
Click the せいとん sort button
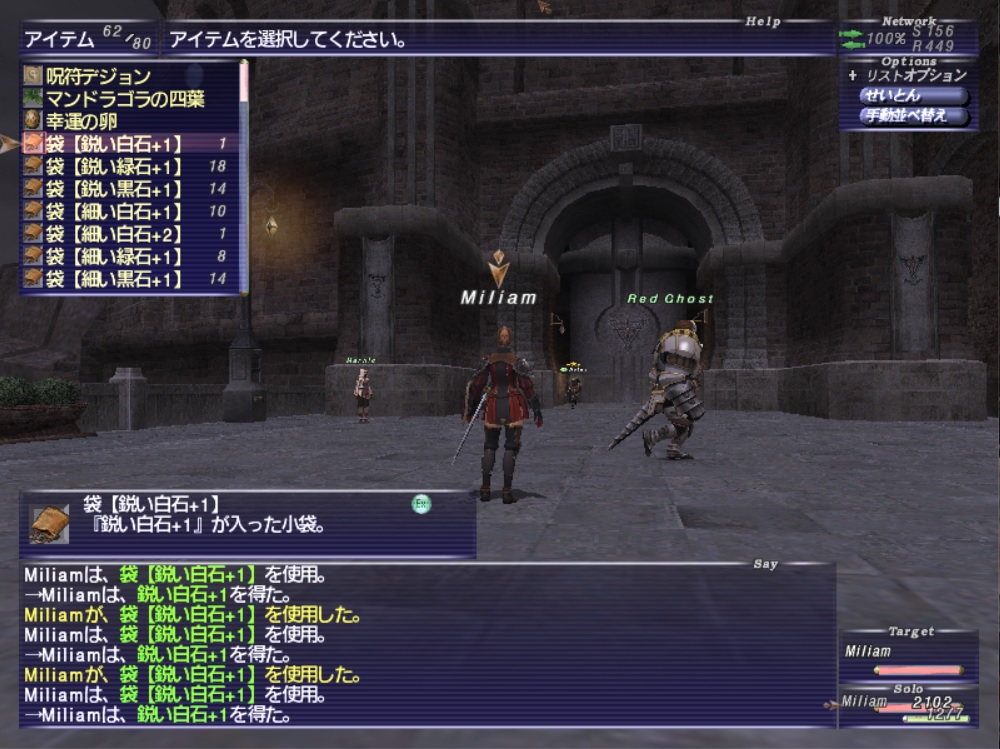click(912, 96)
